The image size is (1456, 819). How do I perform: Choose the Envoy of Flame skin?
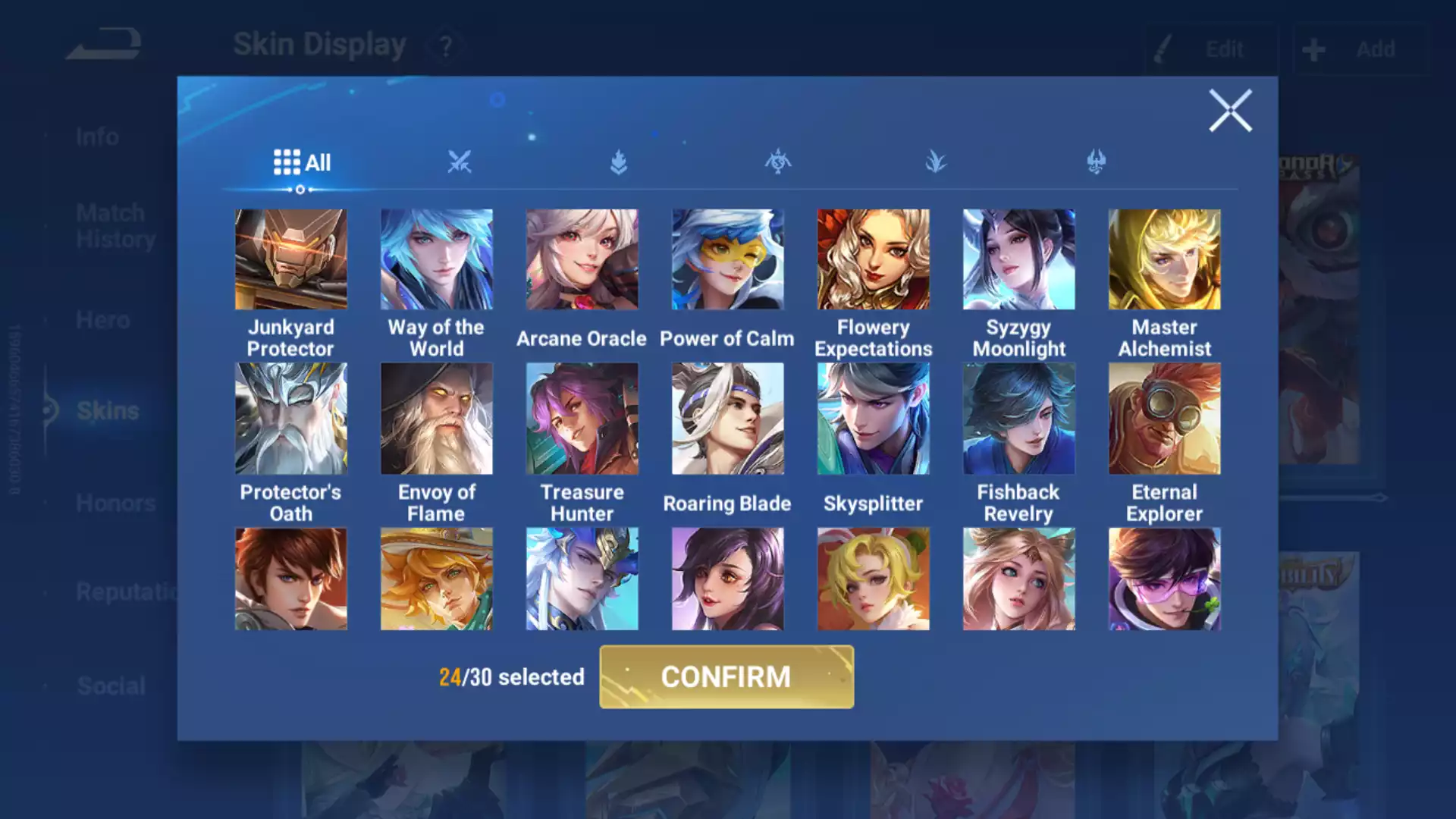point(436,419)
